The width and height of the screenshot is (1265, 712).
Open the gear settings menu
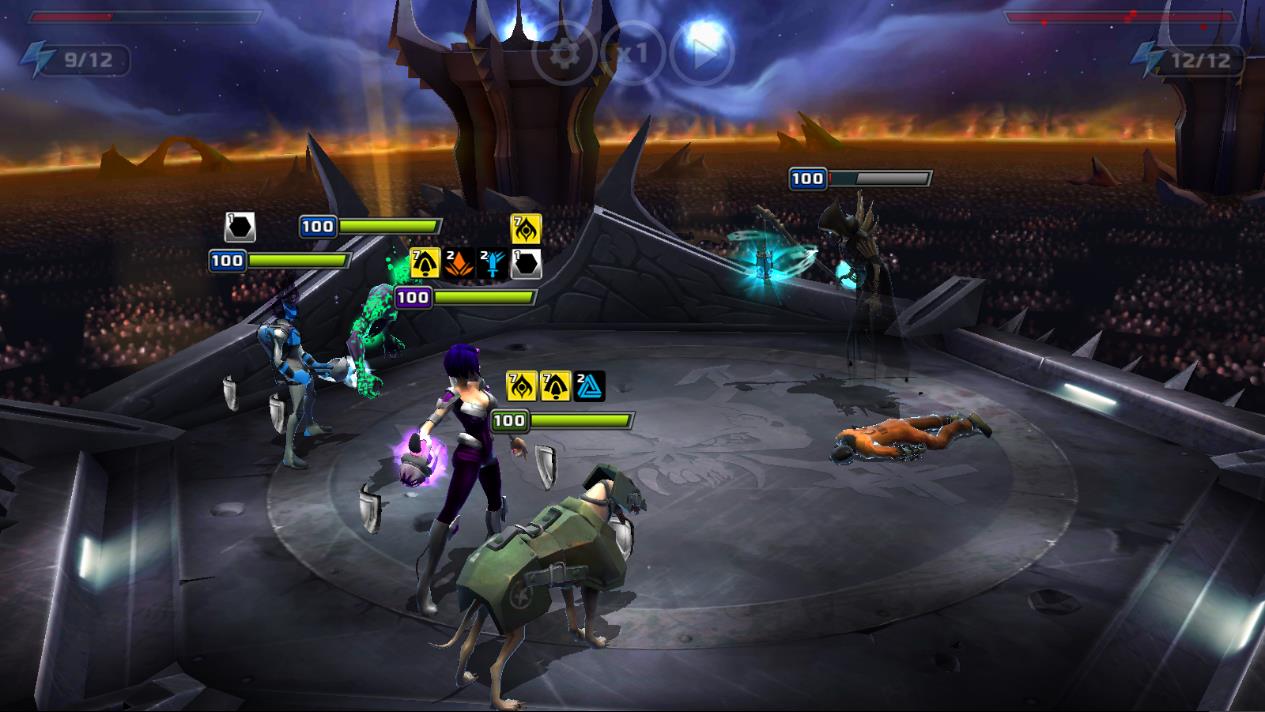565,53
